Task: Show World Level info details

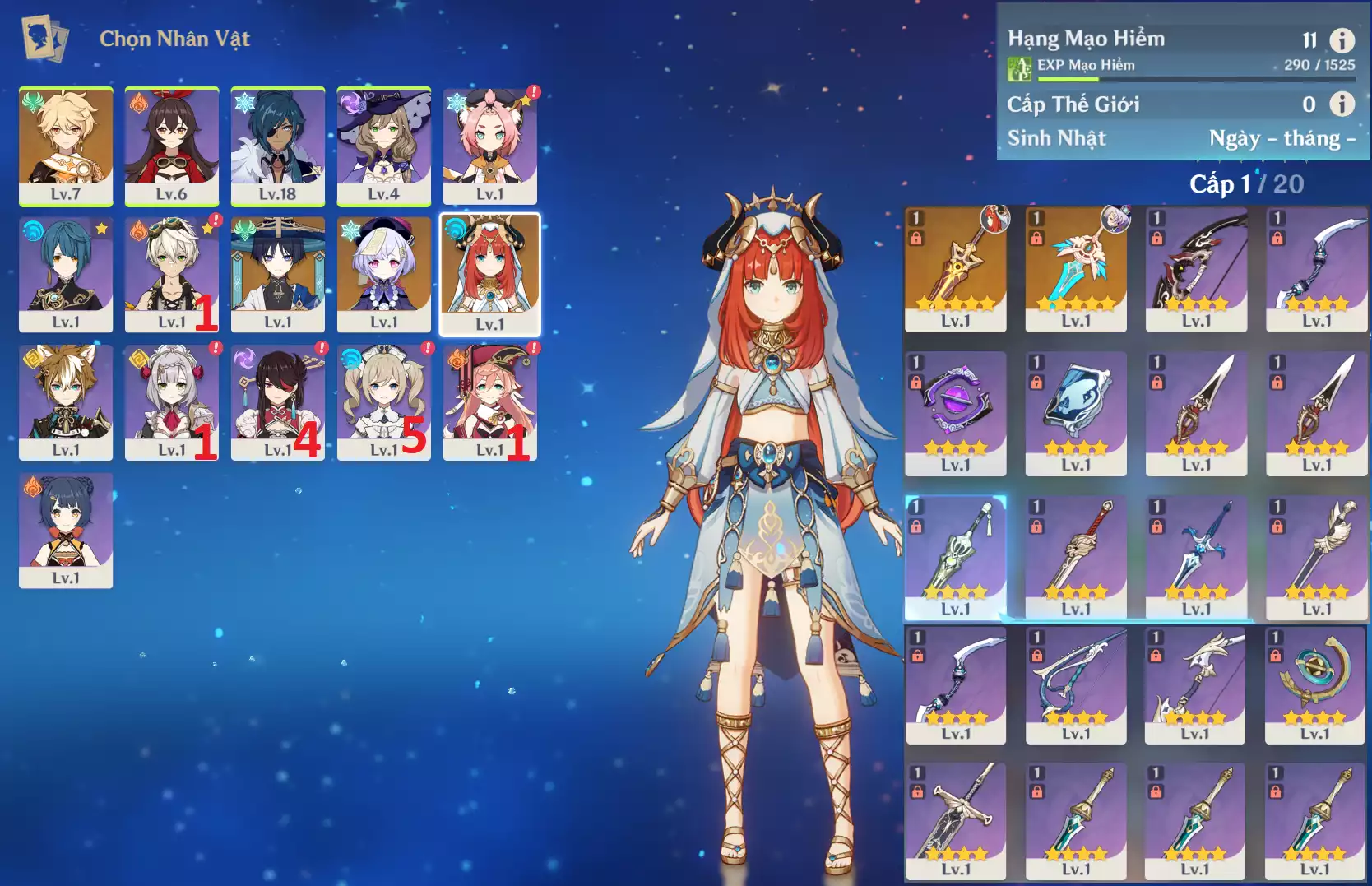Action: point(1342,104)
